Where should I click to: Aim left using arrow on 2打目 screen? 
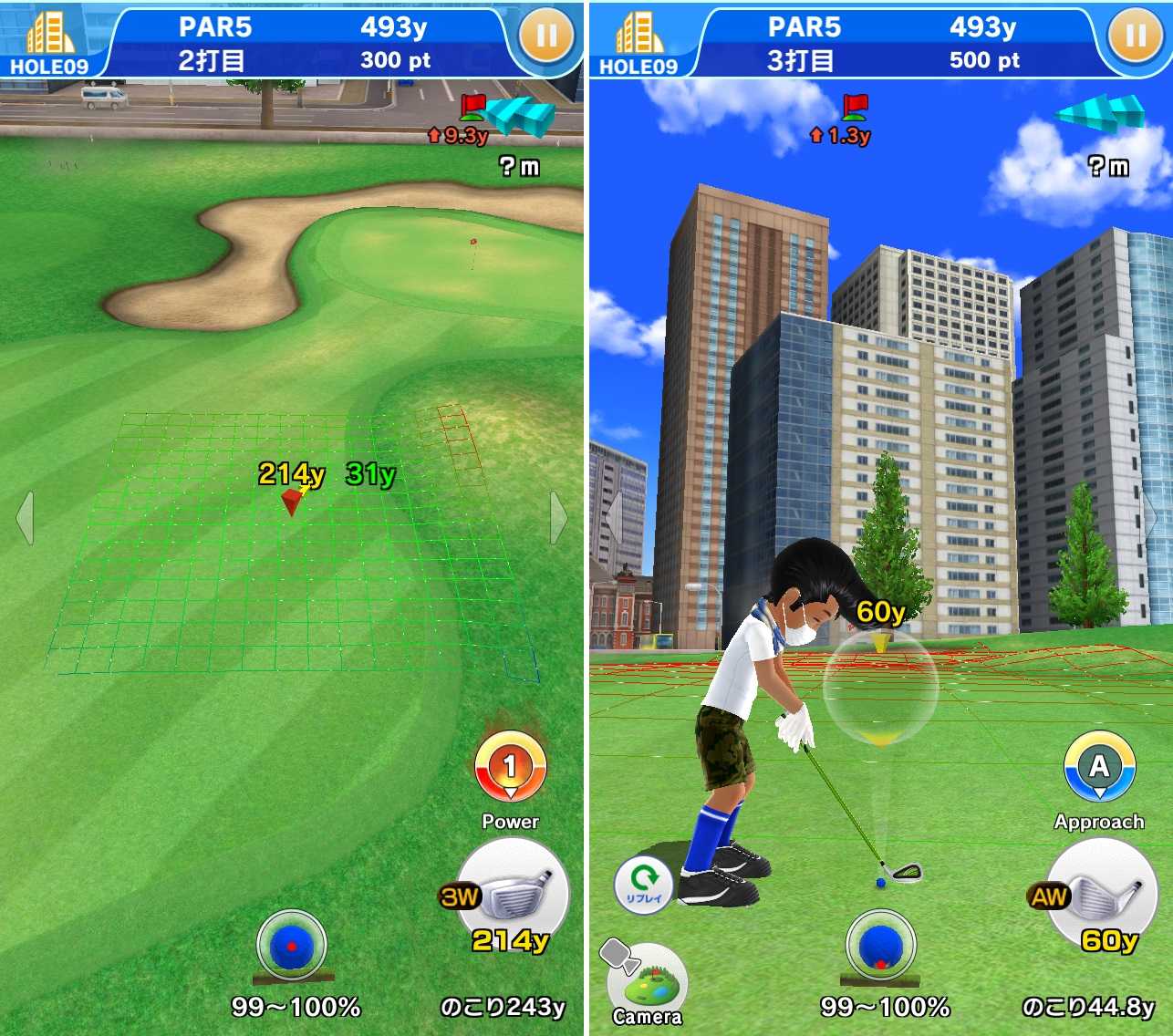click(x=26, y=518)
